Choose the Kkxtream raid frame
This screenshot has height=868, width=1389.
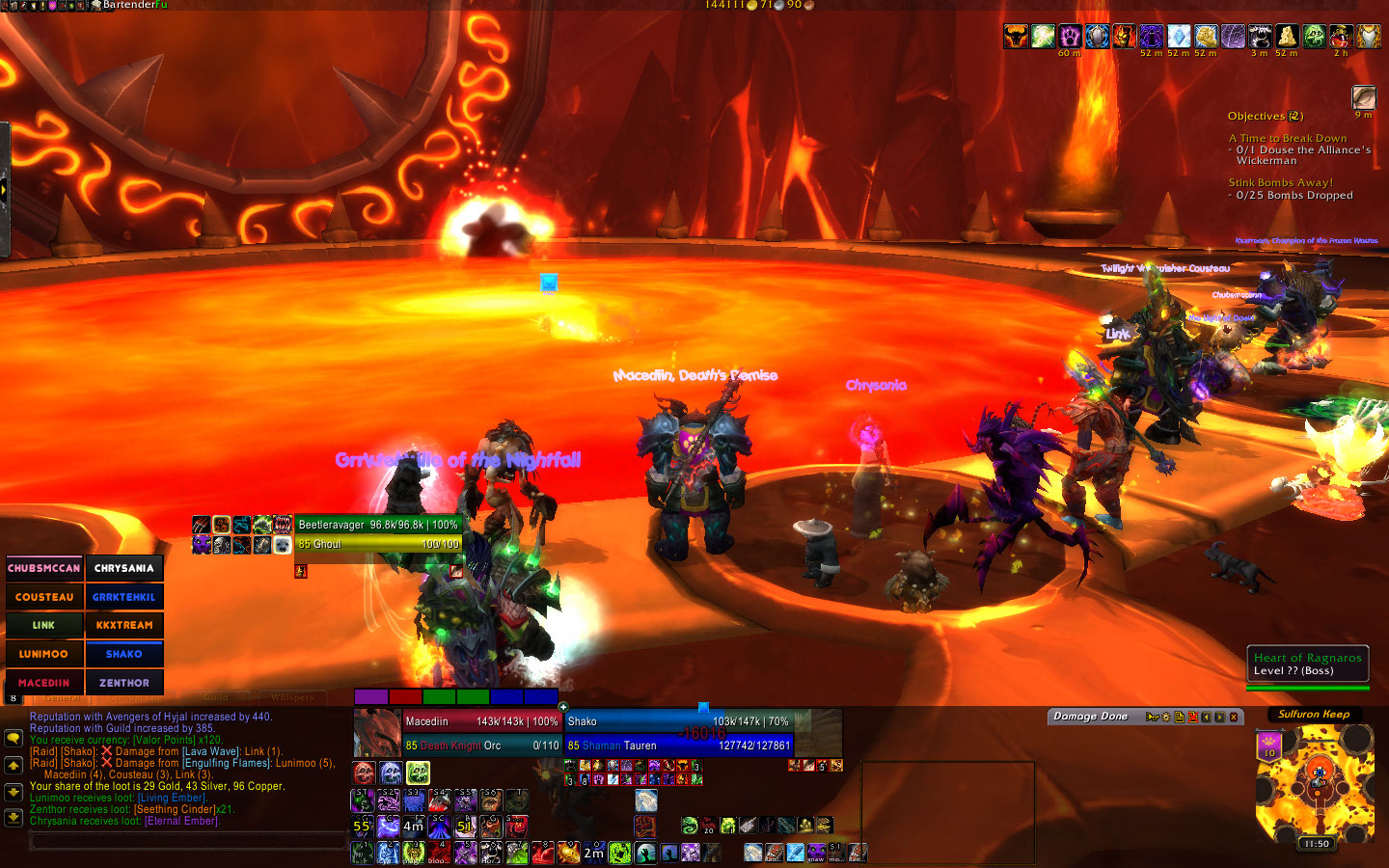(124, 625)
